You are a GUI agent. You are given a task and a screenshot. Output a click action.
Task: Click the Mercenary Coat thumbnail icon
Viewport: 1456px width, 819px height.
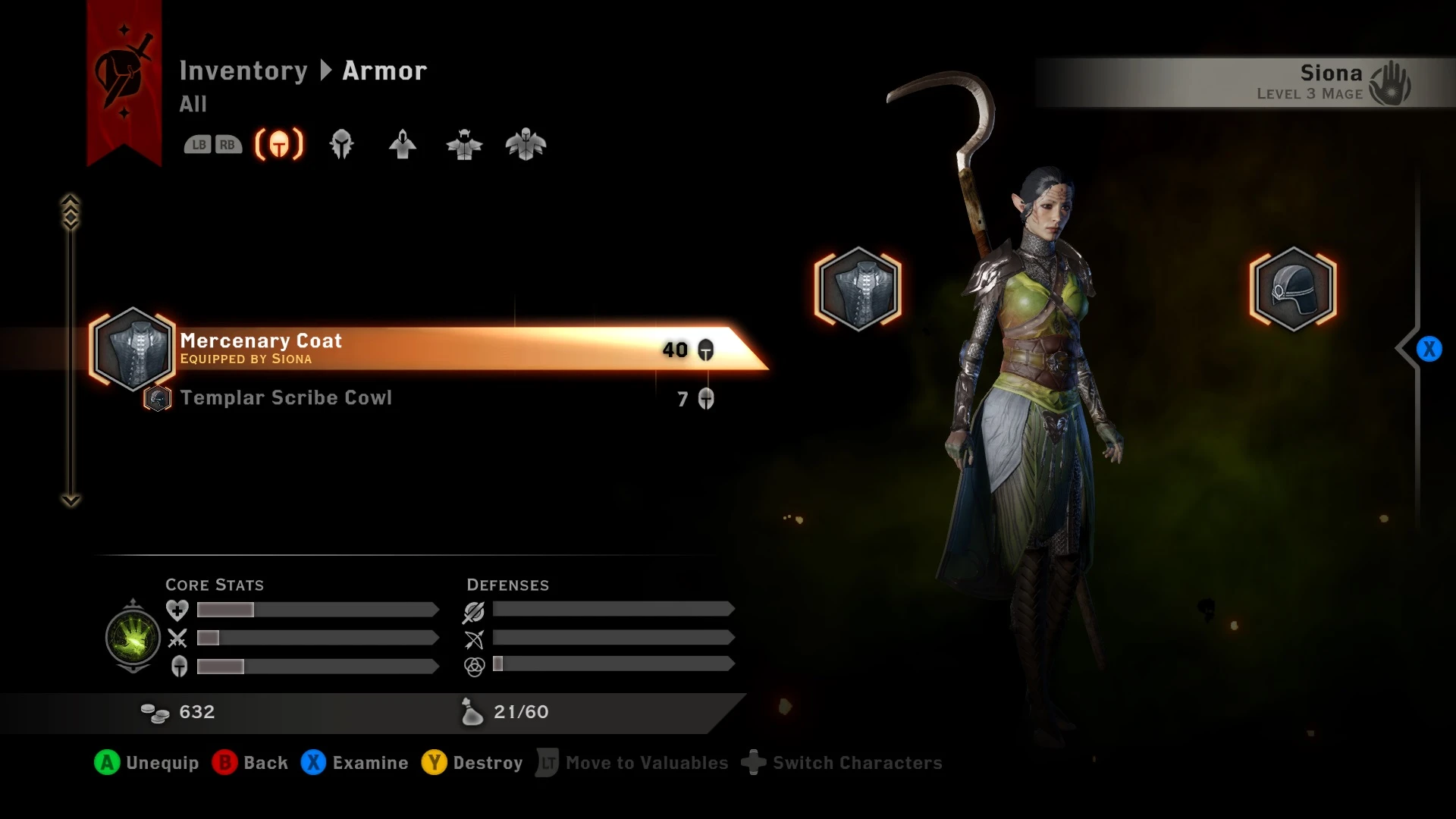133,350
